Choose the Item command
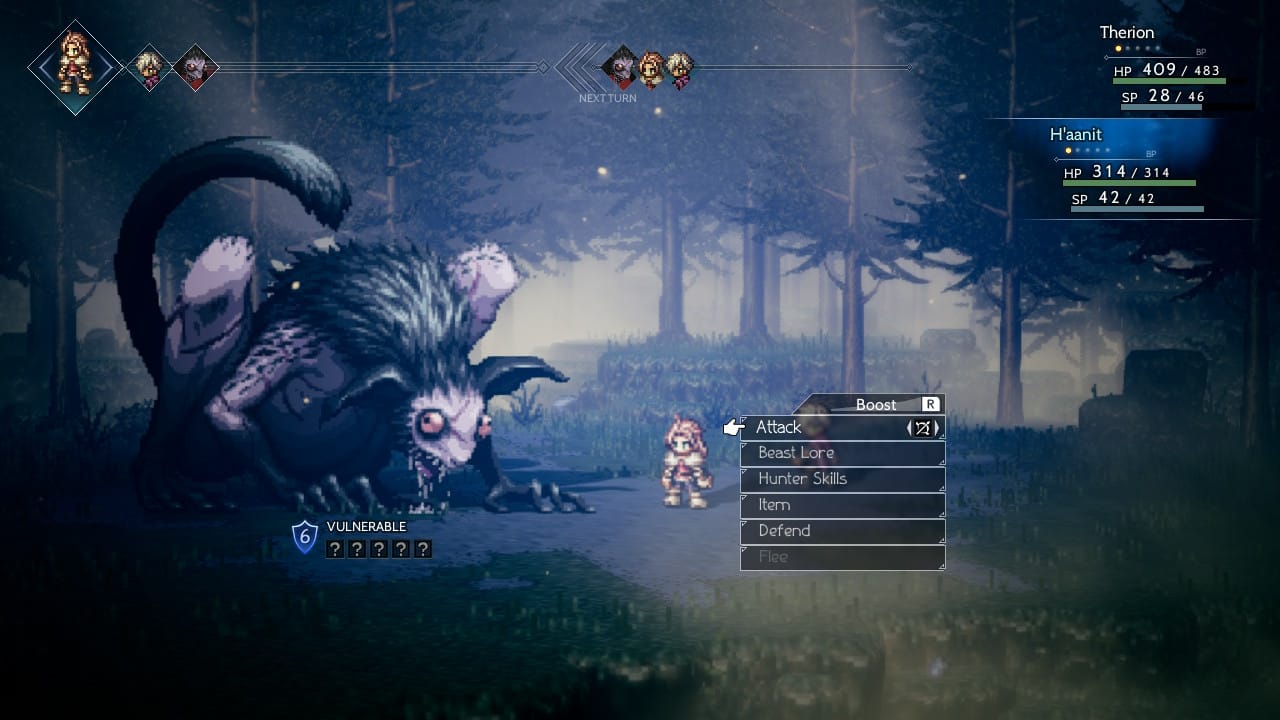 point(841,505)
